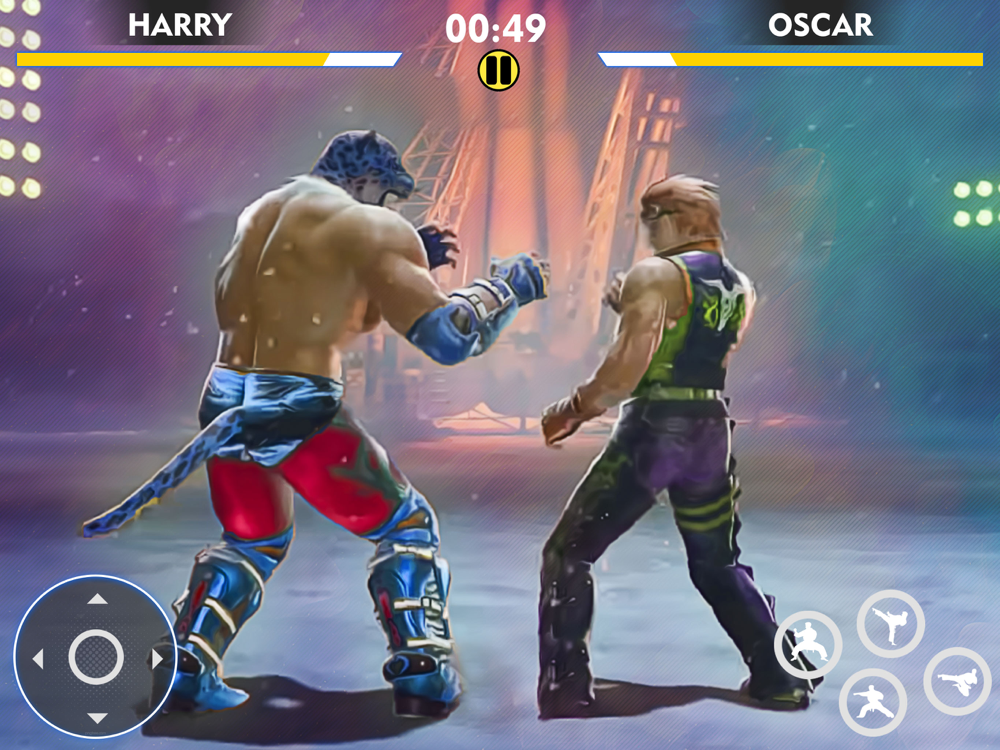
Task: Tap the D-pad down arrow
Action: coord(97,717)
